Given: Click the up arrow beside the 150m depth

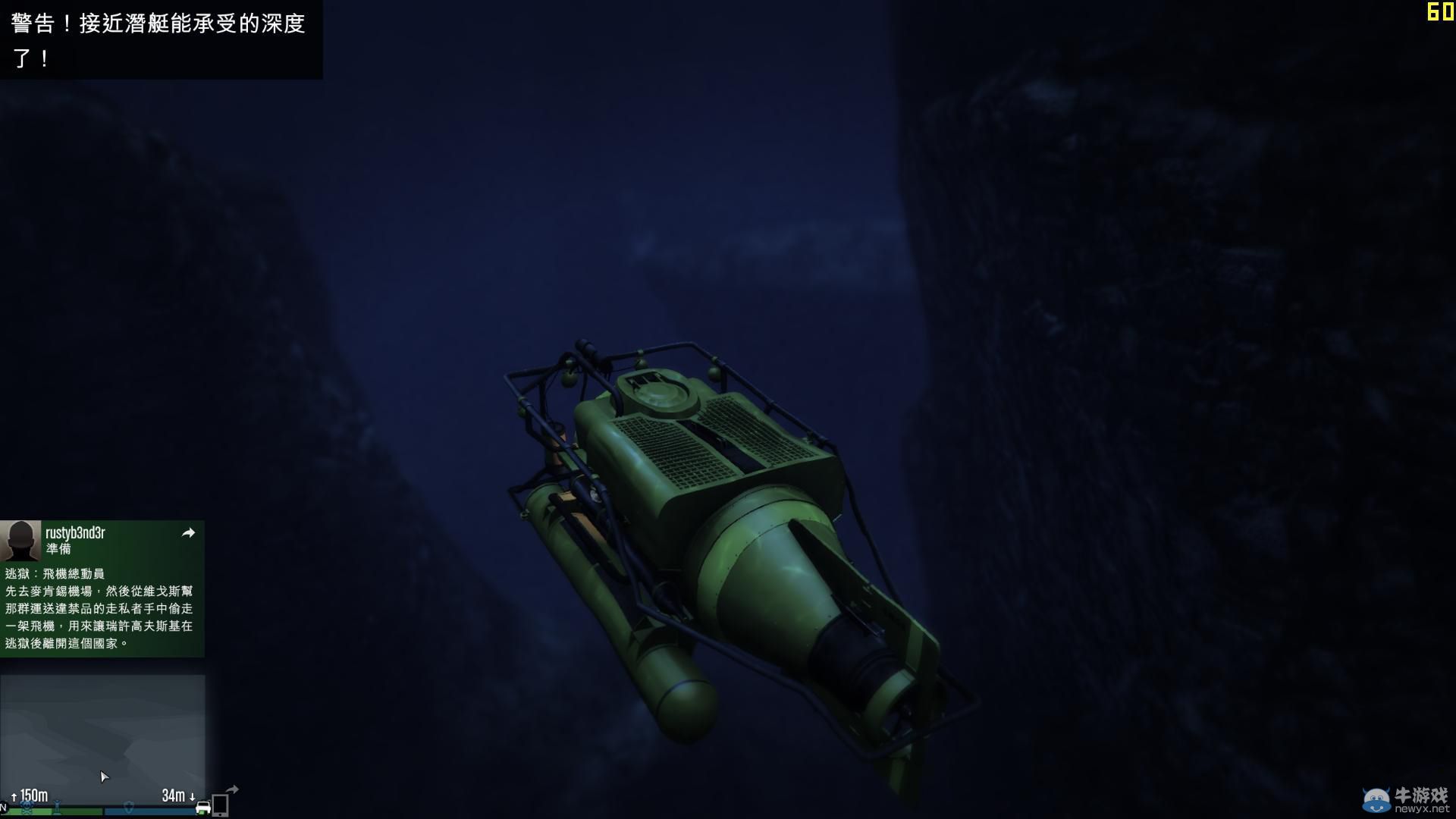Looking at the screenshot, I should (x=14, y=796).
